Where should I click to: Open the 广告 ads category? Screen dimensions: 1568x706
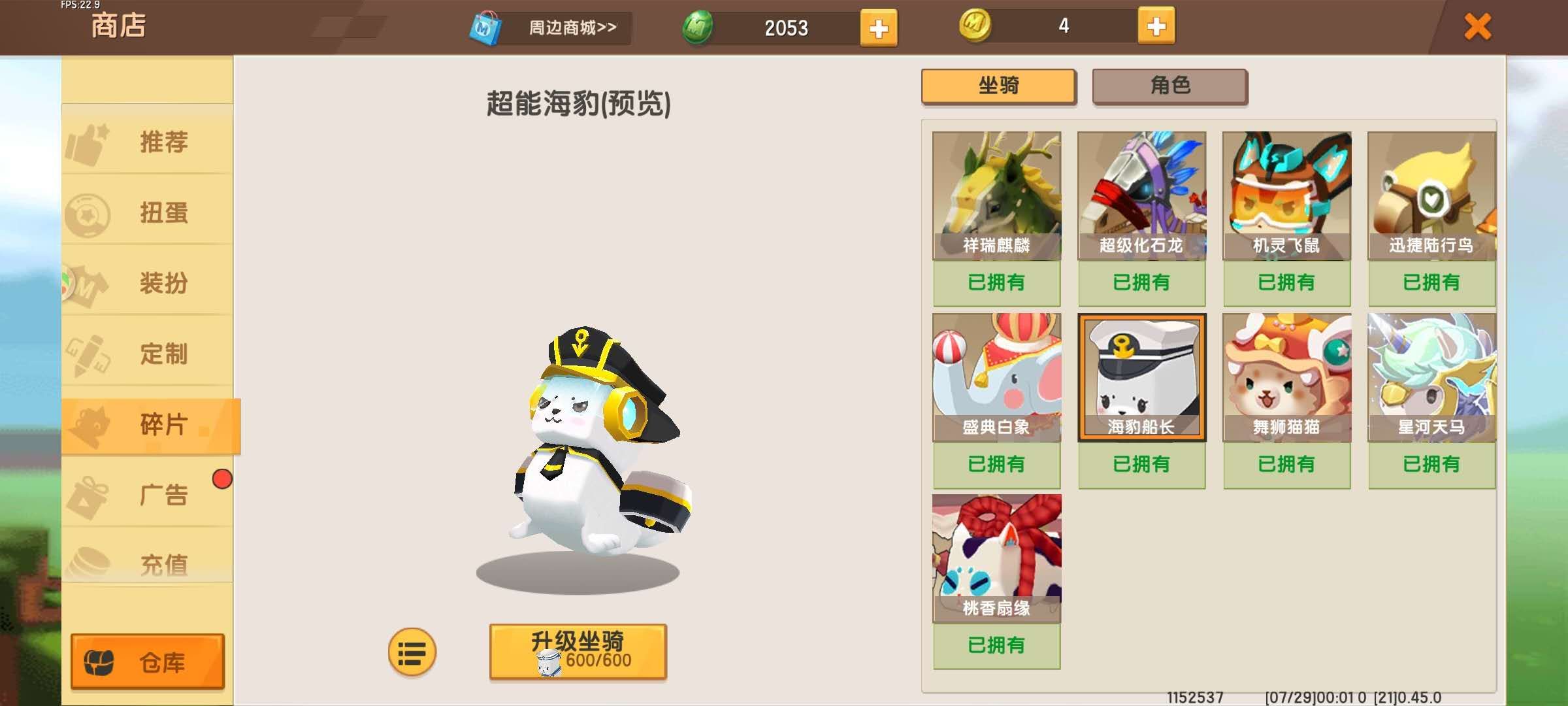(148, 495)
